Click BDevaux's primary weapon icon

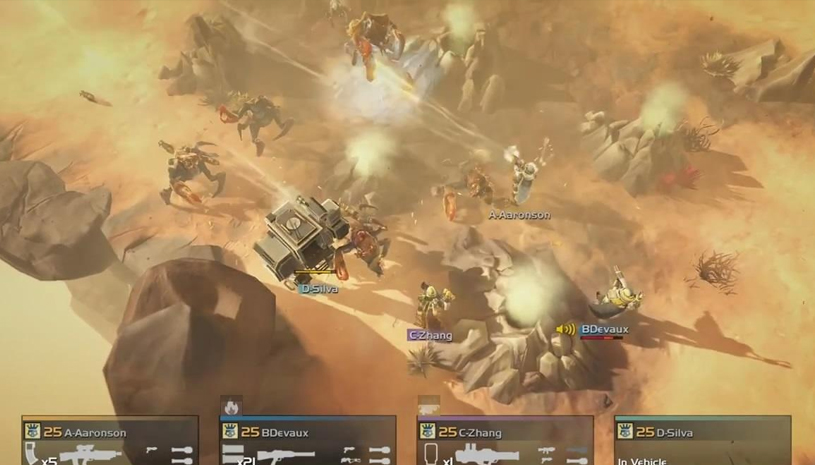pyautogui.click(x=285, y=456)
